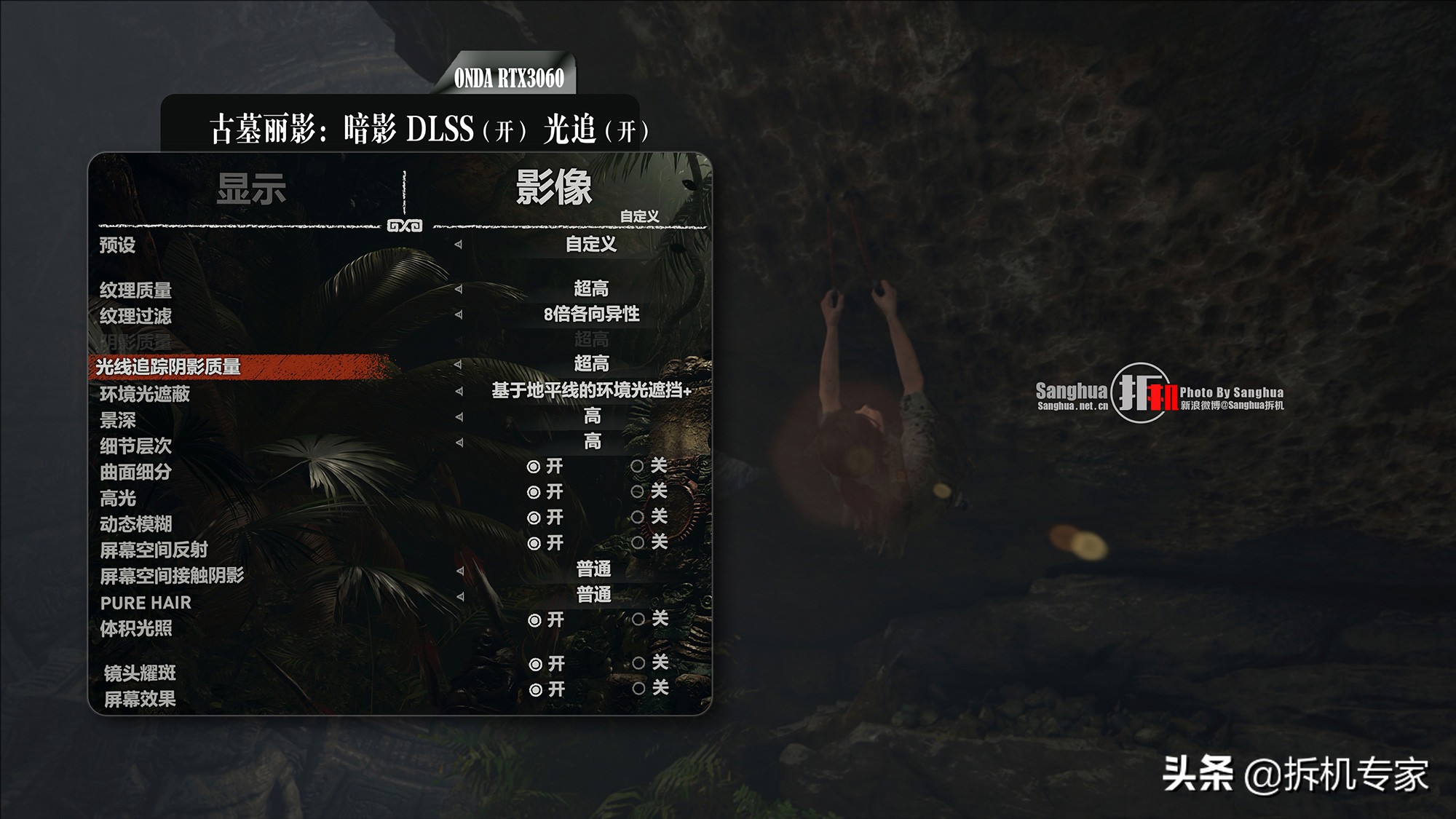Click the 超高 value for 纹理质量
The image size is (1456, 819).
tap(591, 288)
